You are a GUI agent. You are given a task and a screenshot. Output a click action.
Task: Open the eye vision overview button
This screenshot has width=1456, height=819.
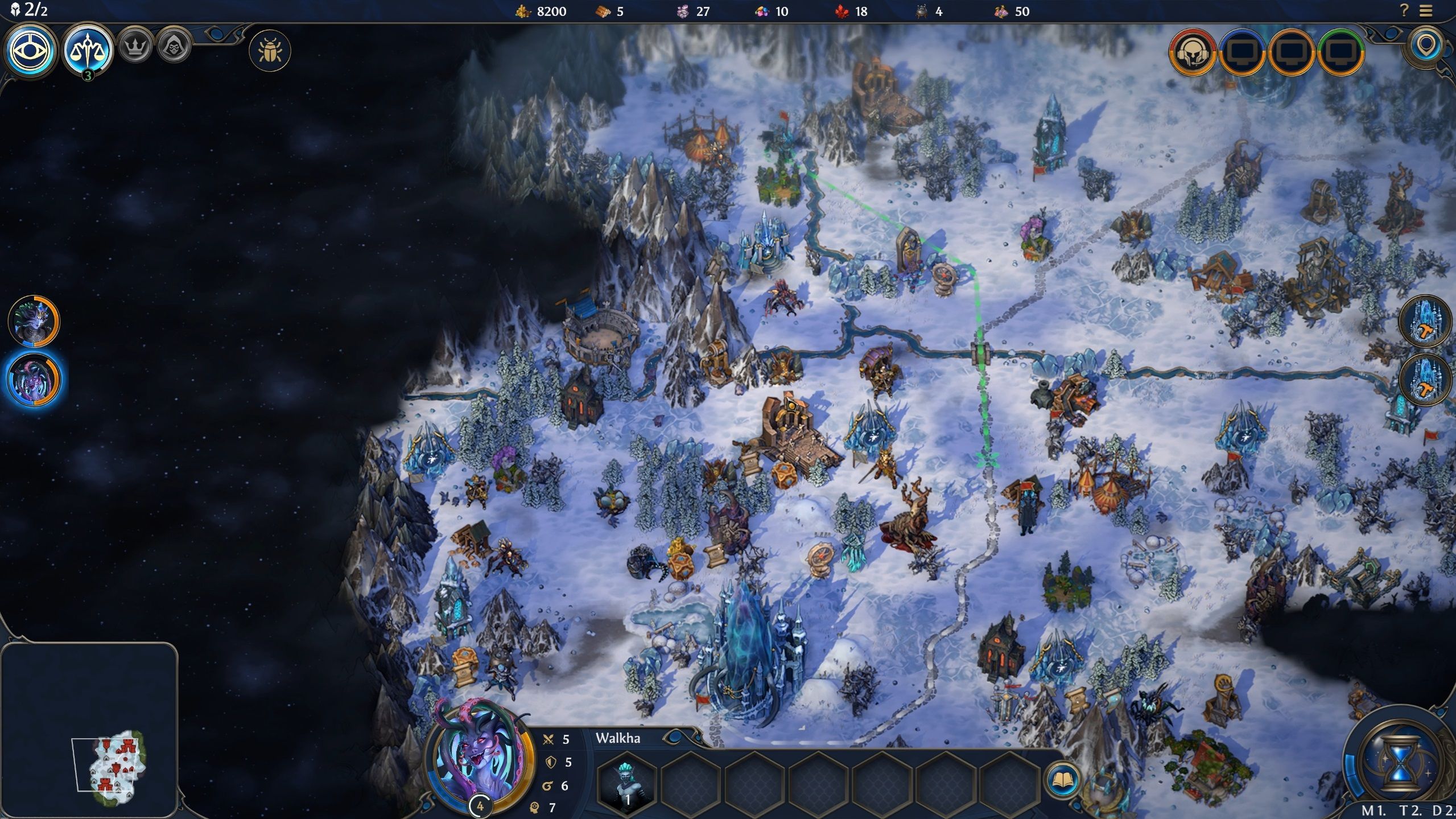coord(31,51)
